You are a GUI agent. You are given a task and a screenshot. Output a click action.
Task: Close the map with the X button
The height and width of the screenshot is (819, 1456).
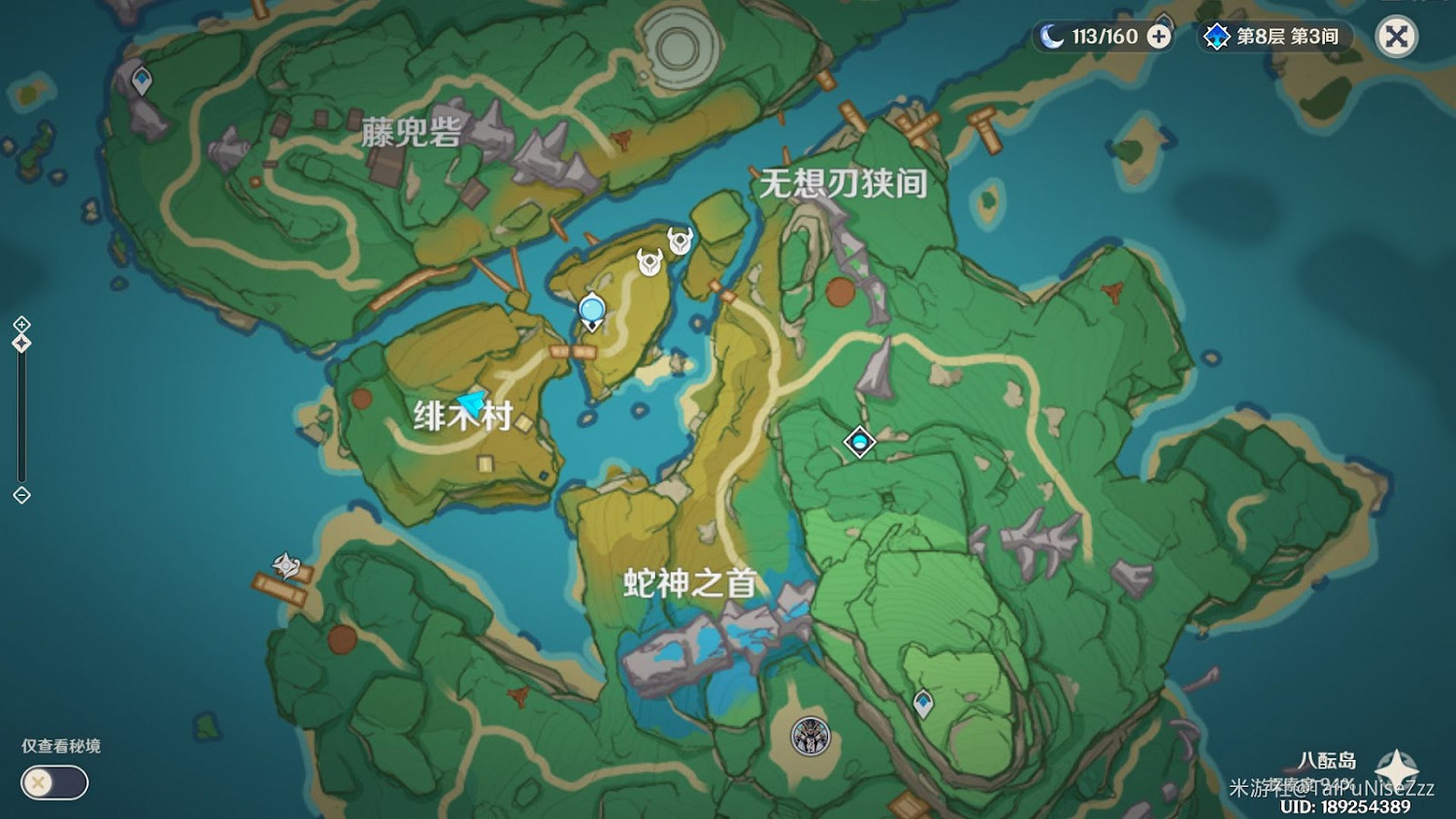point(1395,37)
